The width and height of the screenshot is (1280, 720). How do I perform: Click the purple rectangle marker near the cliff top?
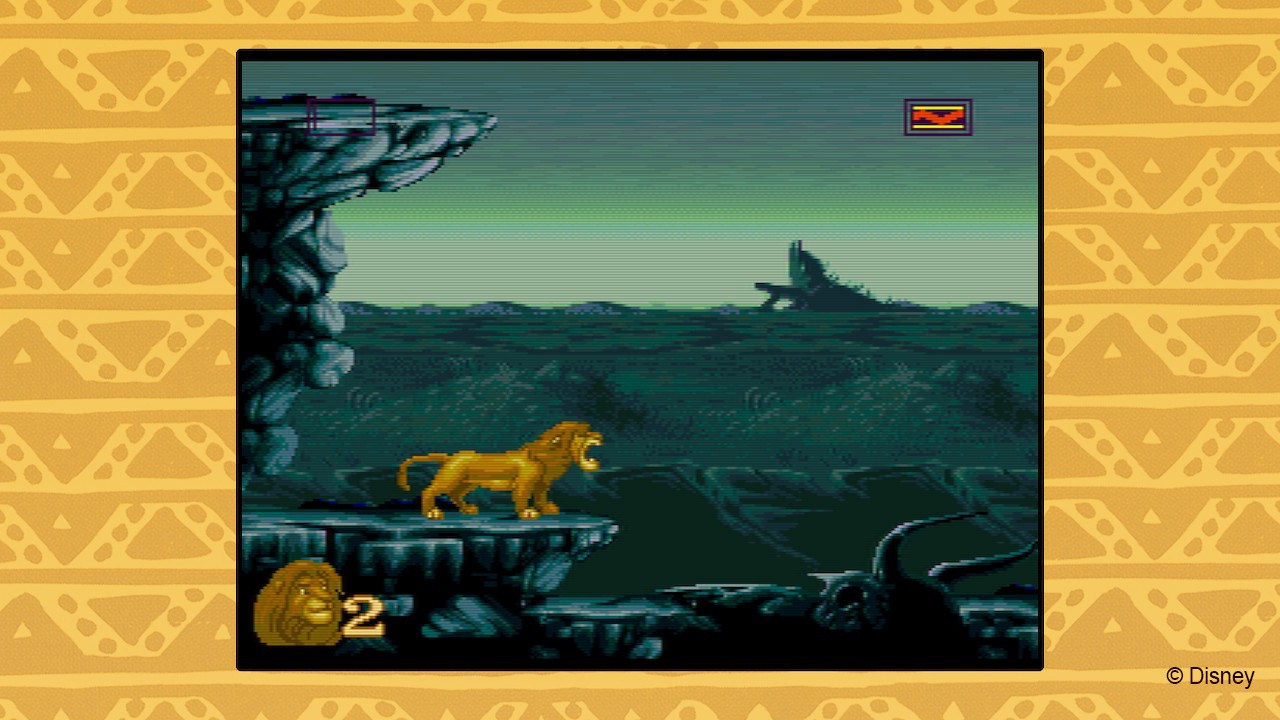click(x=341, y=115)
